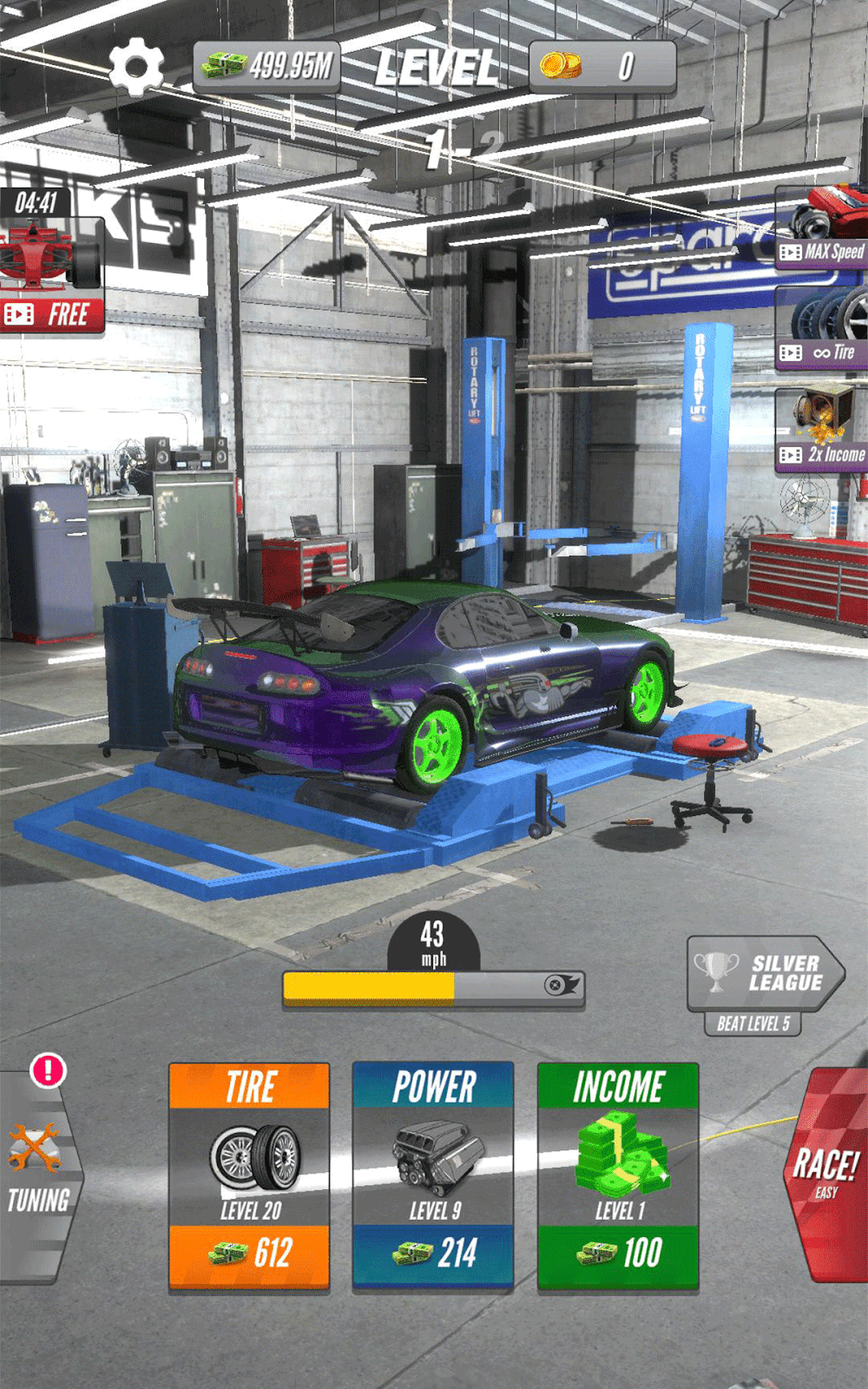Tap the 499.95M cash balance

click(266, 67)
